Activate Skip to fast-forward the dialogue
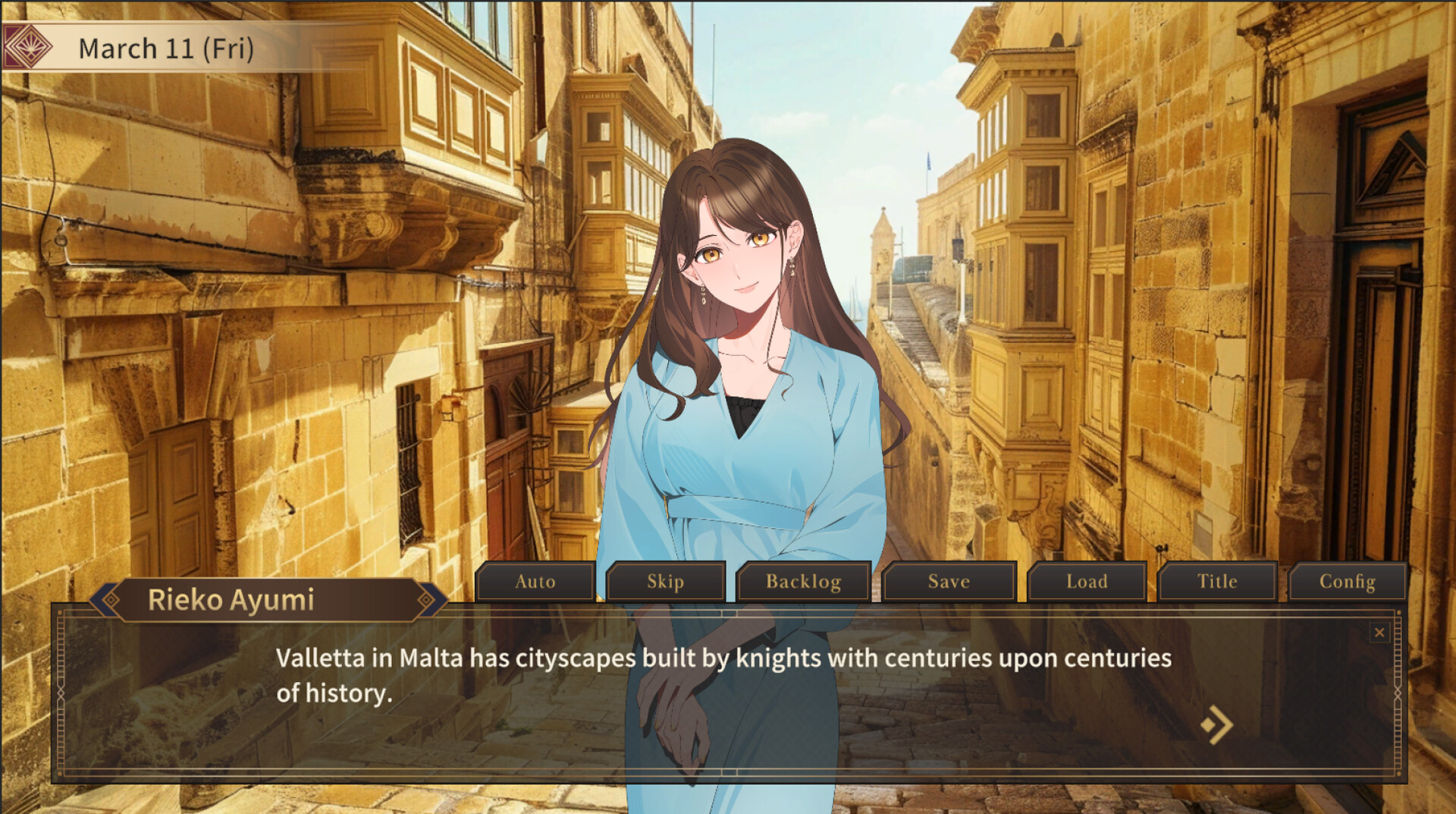This screenshot has width=1456, height=814. [665, 582]
